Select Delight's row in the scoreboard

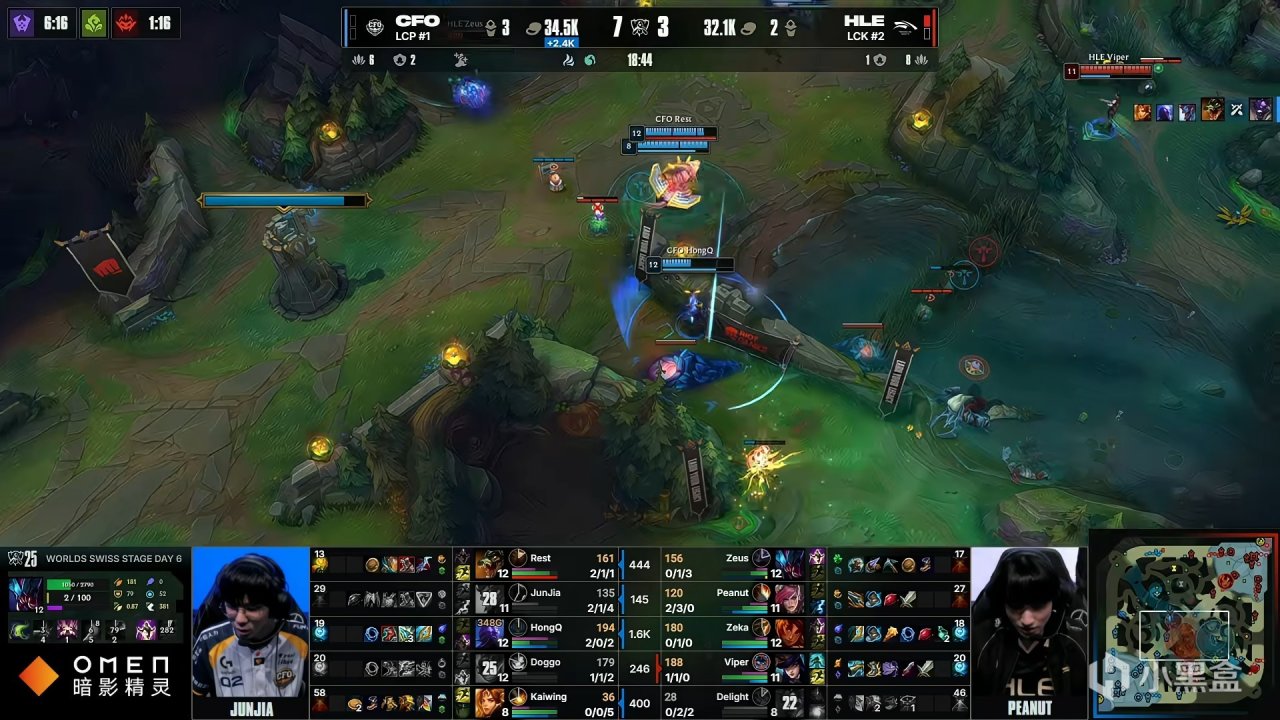740,702
